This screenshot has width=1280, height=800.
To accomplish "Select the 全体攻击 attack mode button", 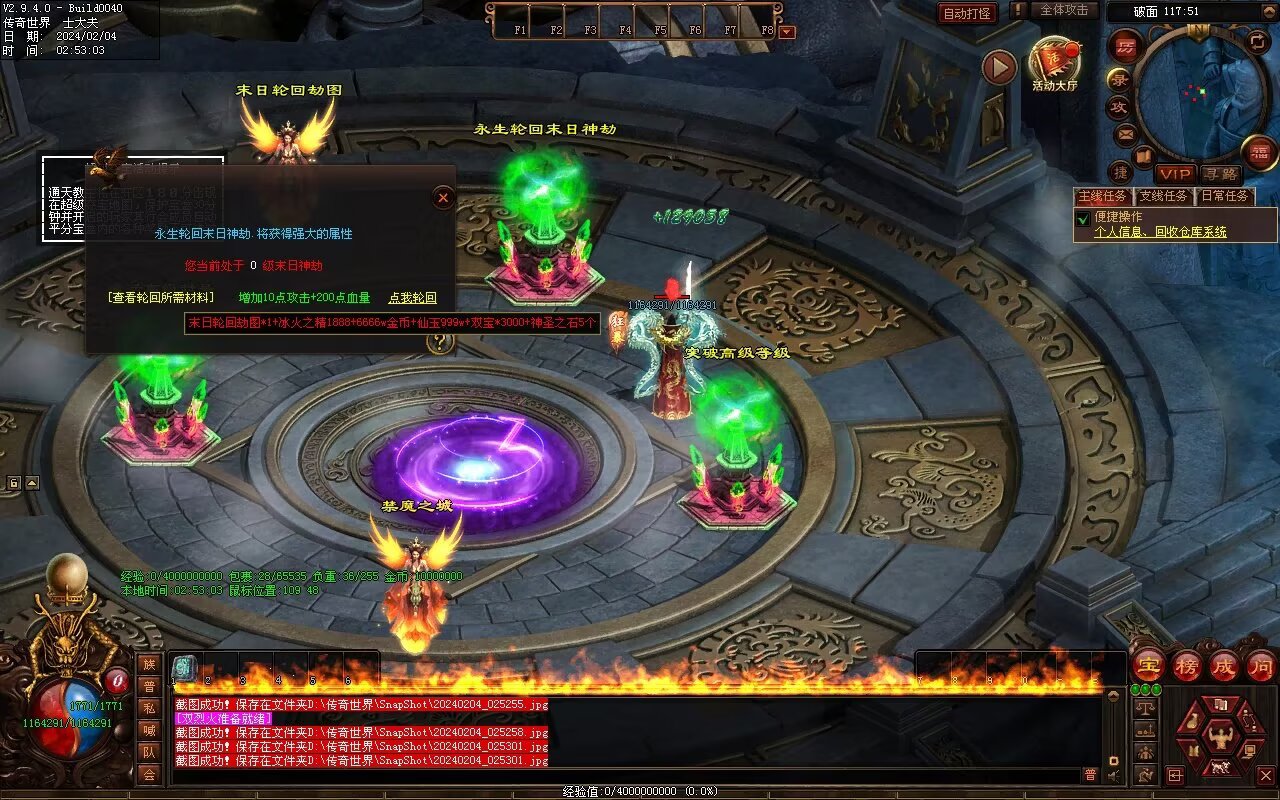I will (x=1064, y=10).
